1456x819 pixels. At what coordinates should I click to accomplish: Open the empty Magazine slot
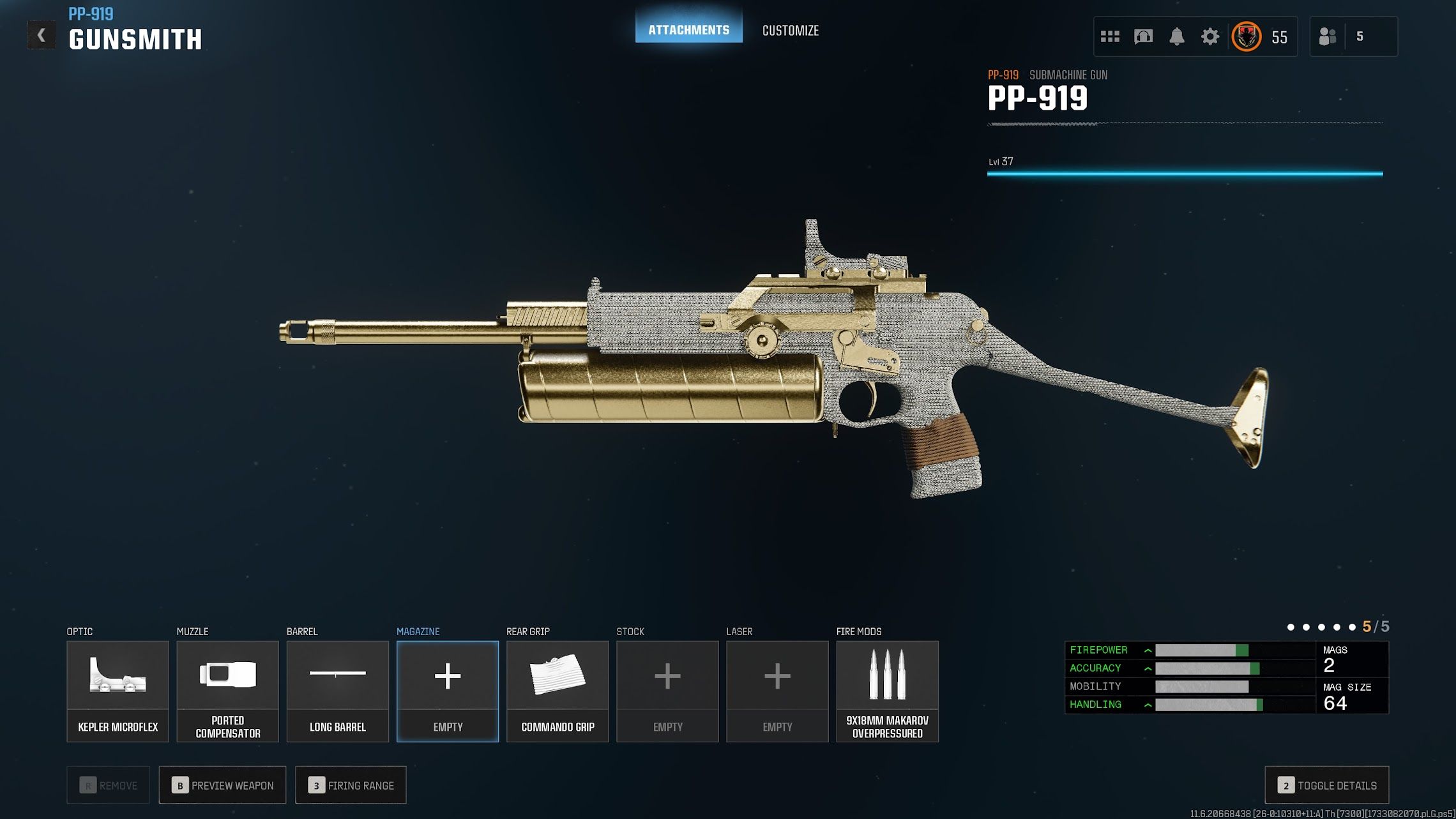pyautogui.click(x=448, y=691)
